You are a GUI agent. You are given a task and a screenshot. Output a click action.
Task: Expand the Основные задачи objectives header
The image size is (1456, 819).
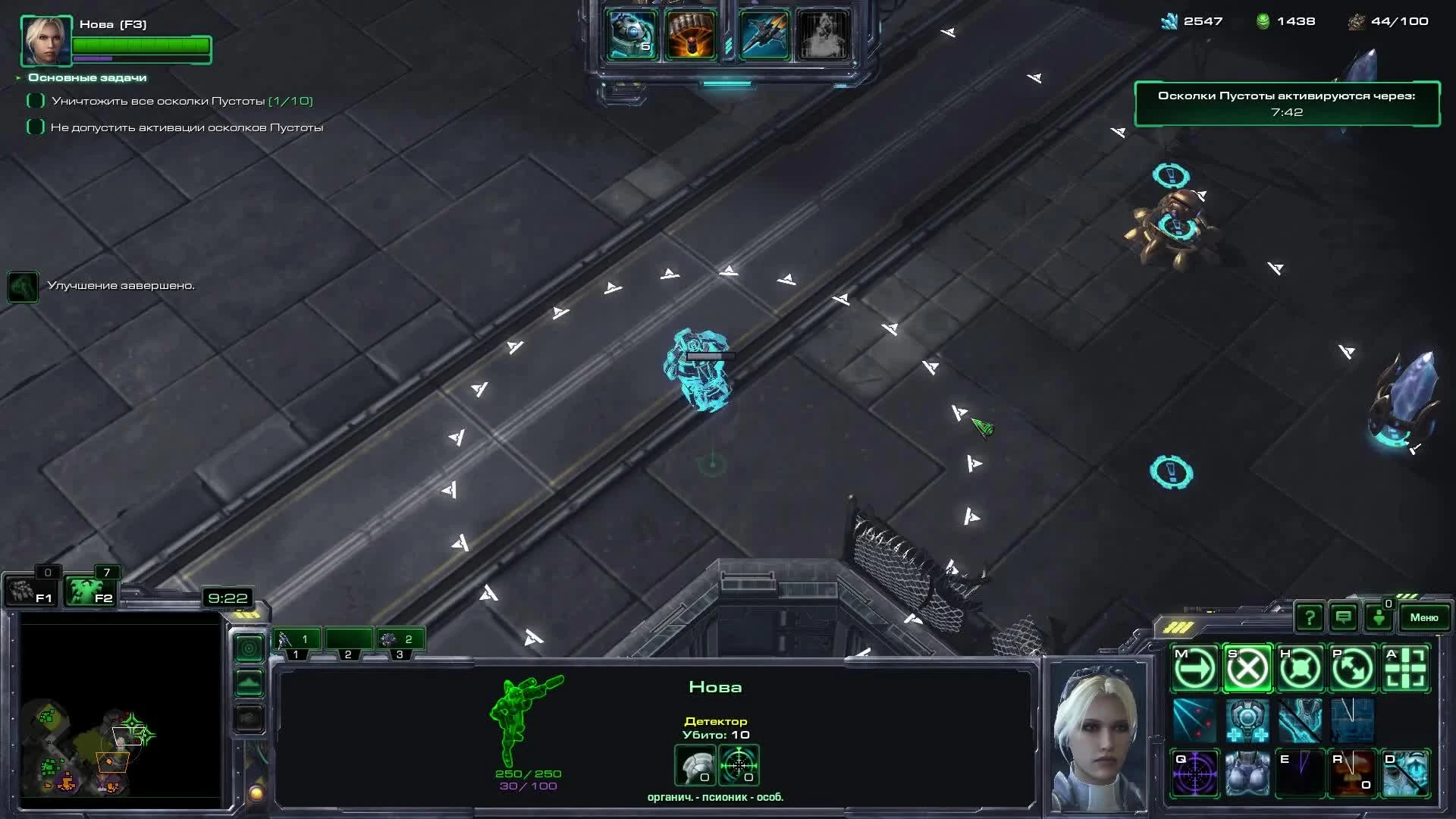87,77
